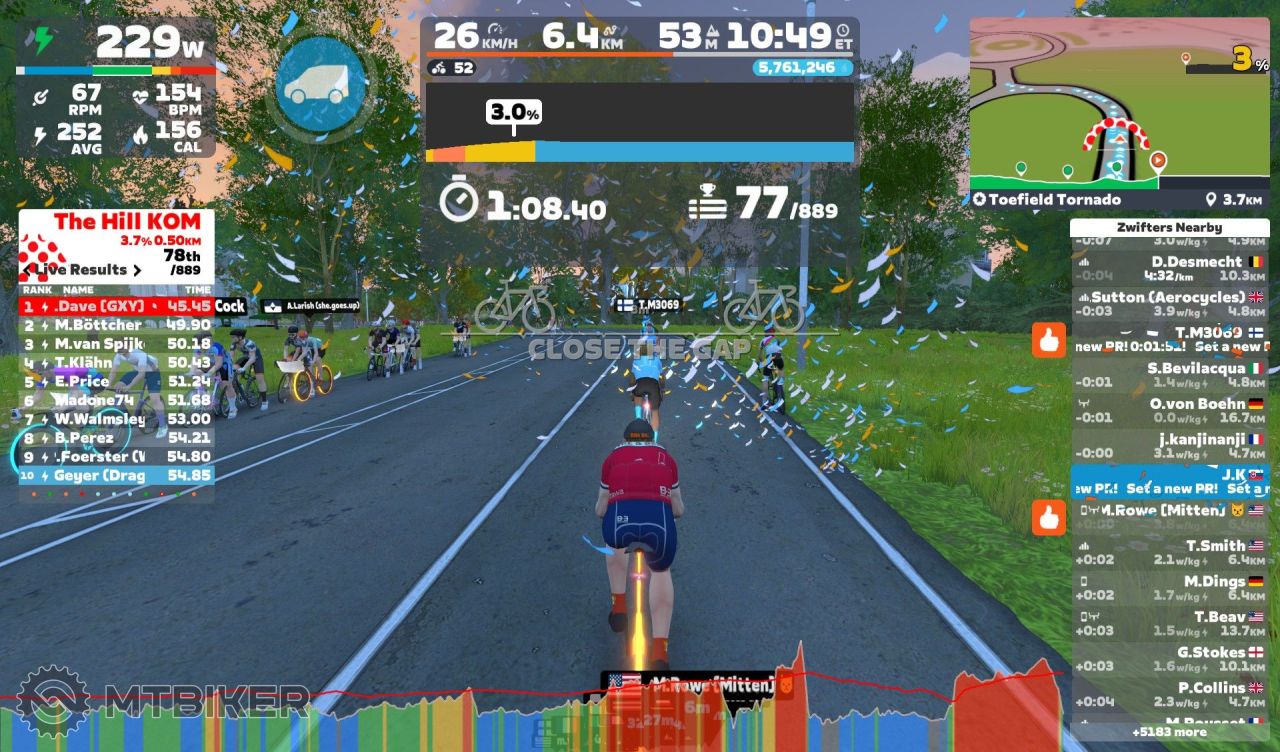Show the +5183 more riders
The image size is (1280, 752).
[x=1169, y=732]
